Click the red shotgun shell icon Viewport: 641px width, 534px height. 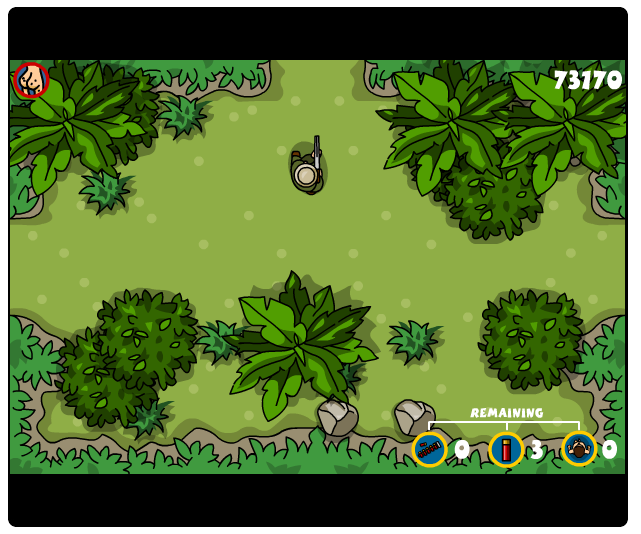click(x=506, y=449)
